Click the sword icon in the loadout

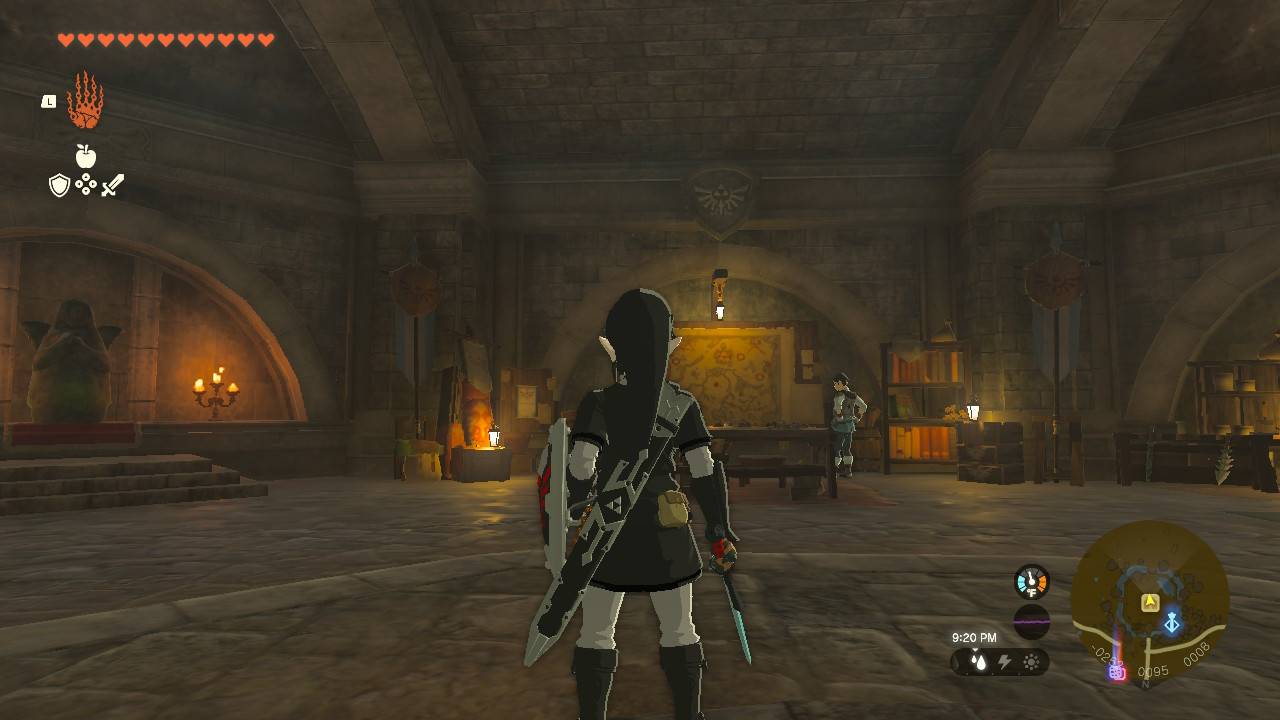(x=112, y=184)
